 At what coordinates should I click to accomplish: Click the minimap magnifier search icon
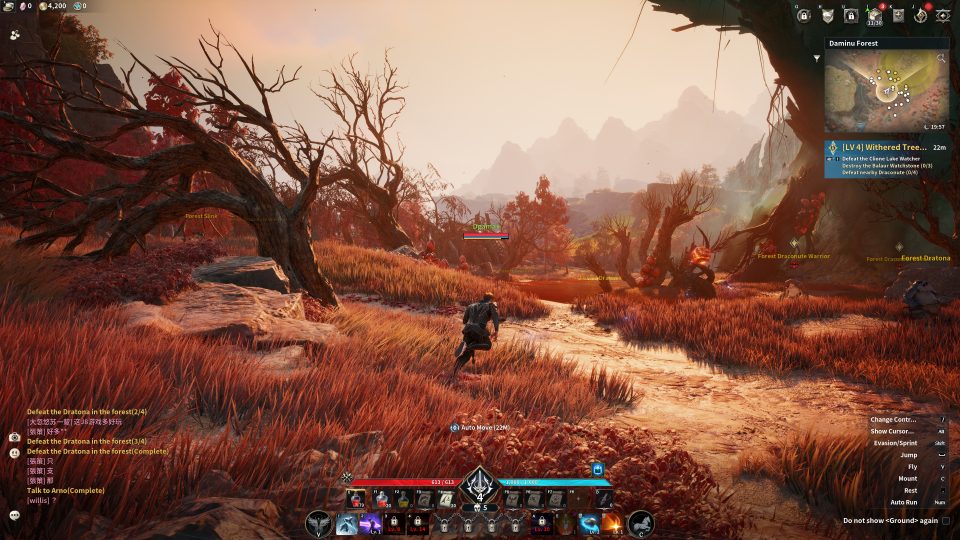941,59
